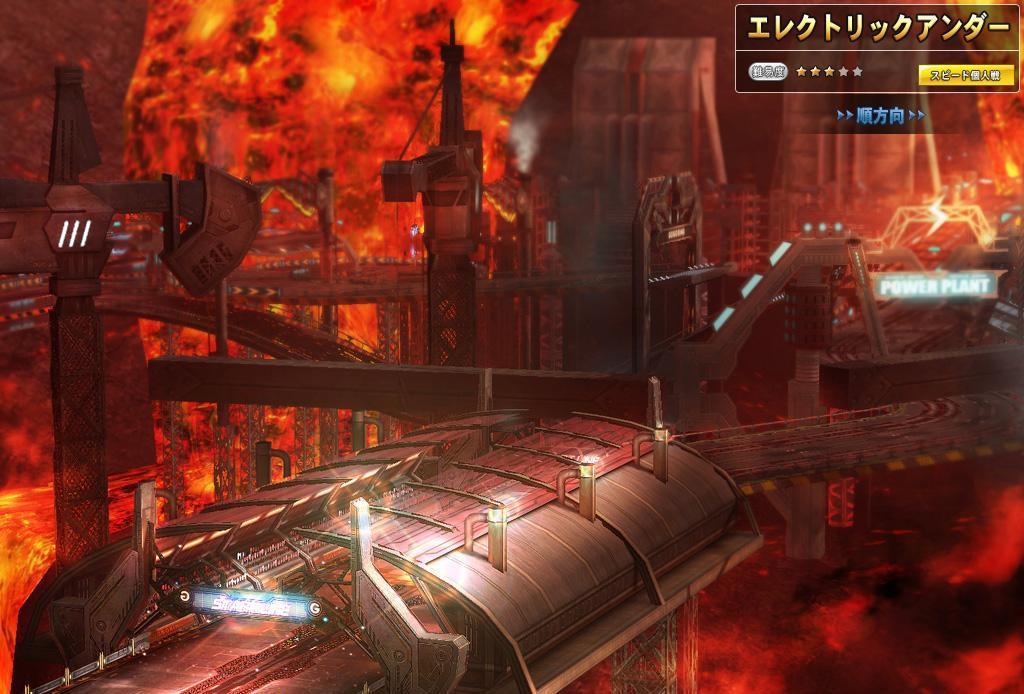The height and width of the screenshot is (694, 1024).
Task: Click the yellow スピード個人戦 mode button
Action: point(965,75)
